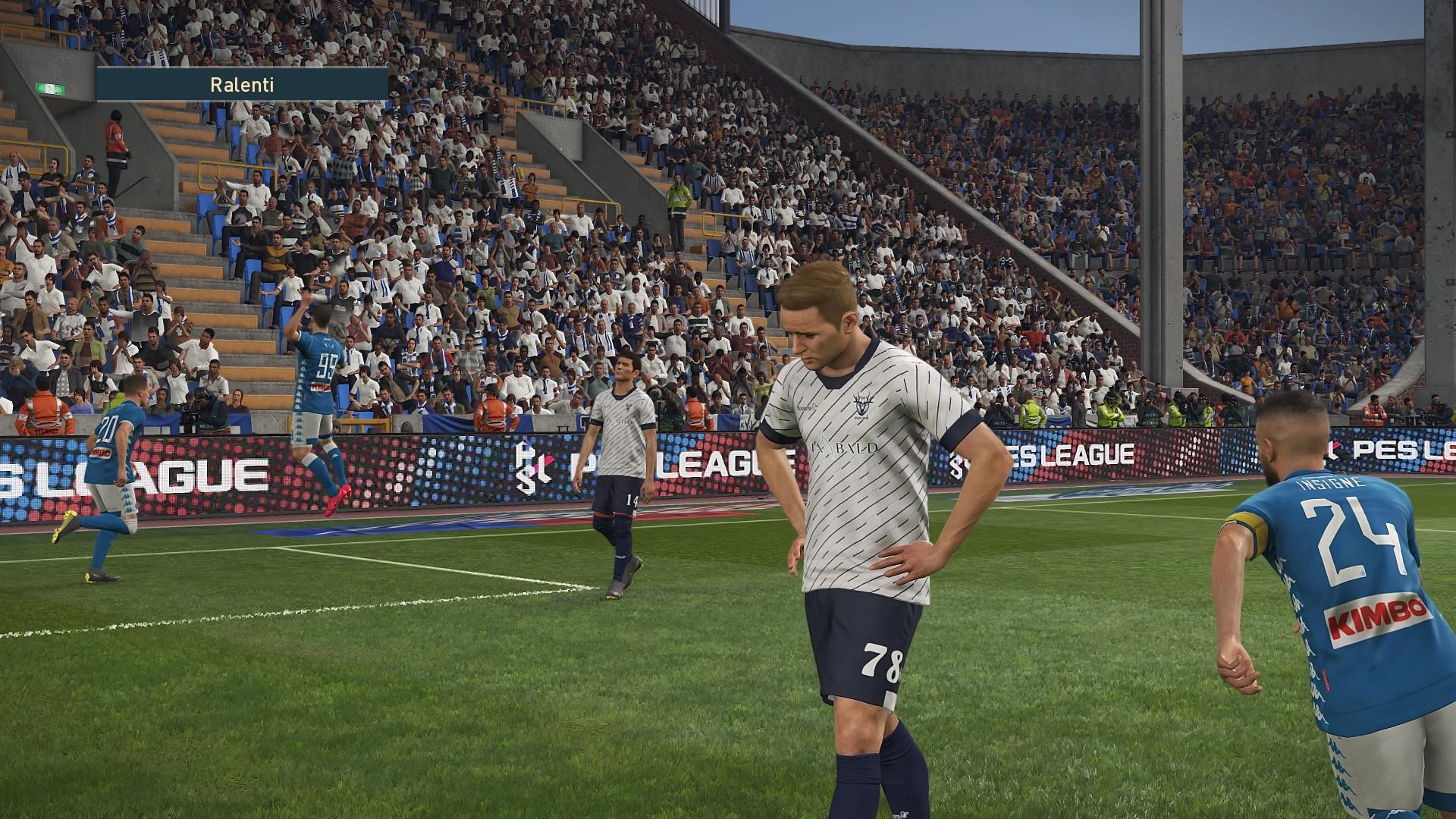This screenshot has width=1456, height=819.
Task: Click the Ralenti replay banner
Action: tap(242, 84)
